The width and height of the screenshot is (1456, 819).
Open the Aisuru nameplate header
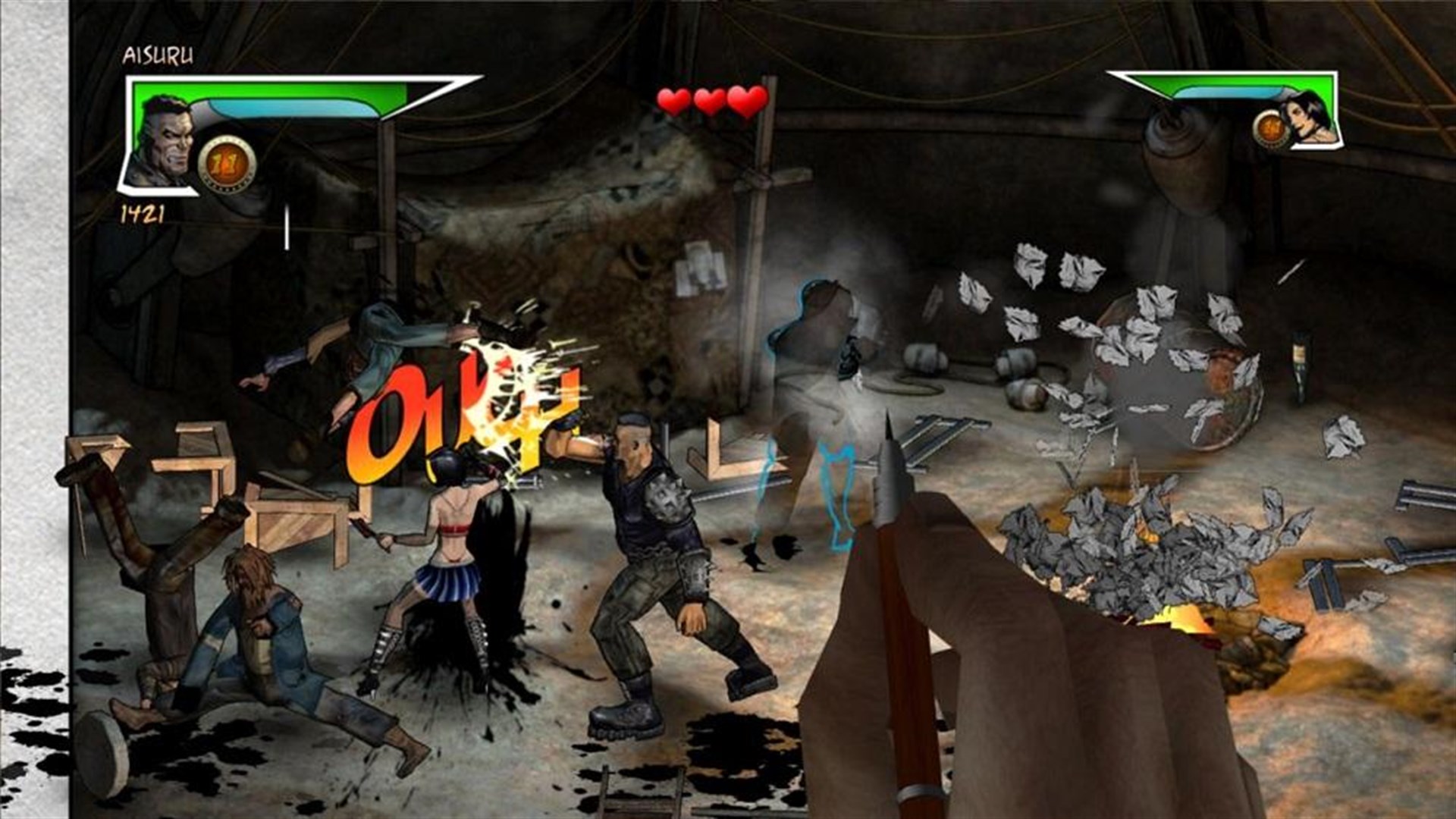pyautogui.click(x=159, y=55)
